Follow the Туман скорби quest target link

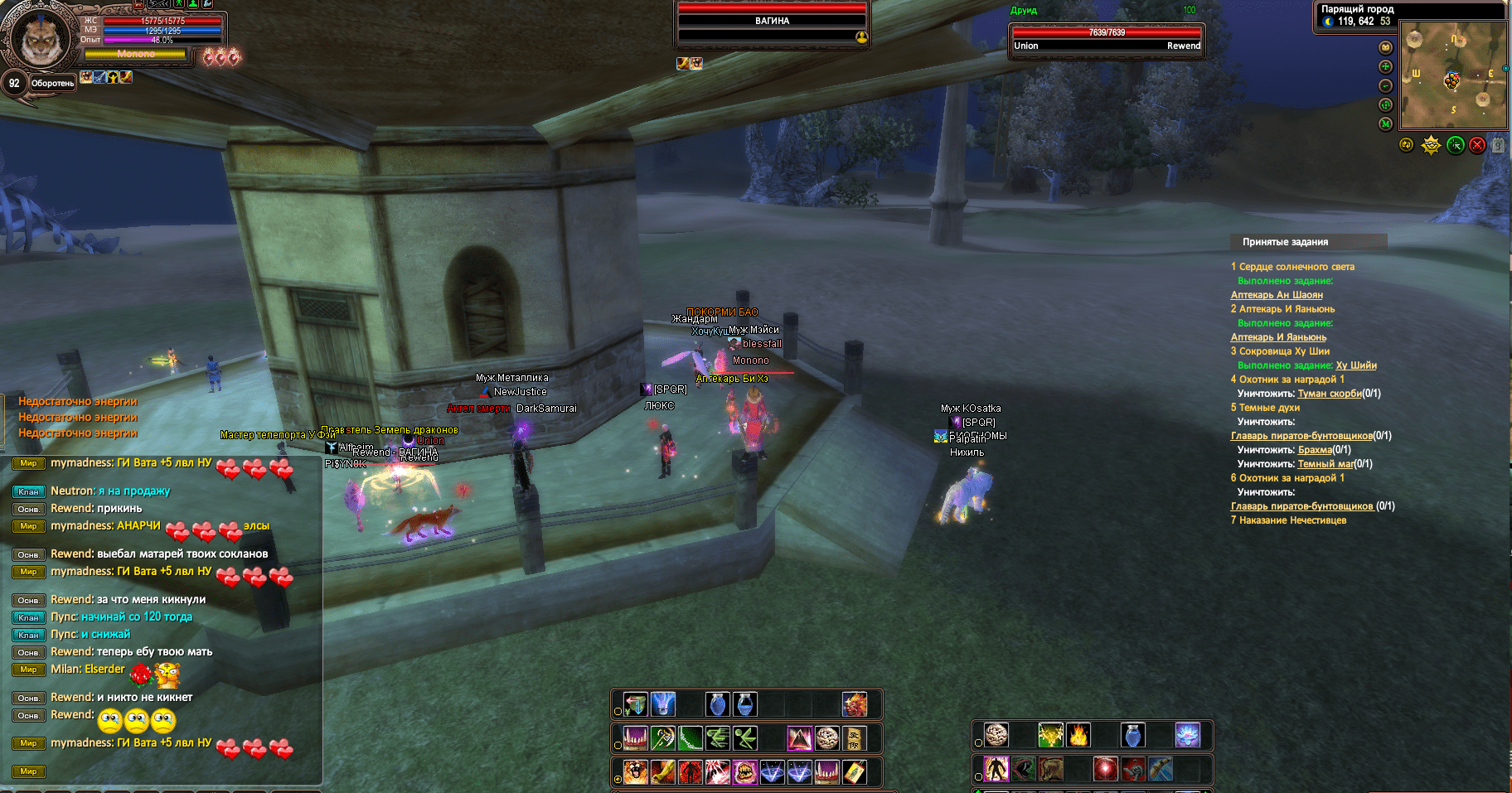(x=1330, y=394)
